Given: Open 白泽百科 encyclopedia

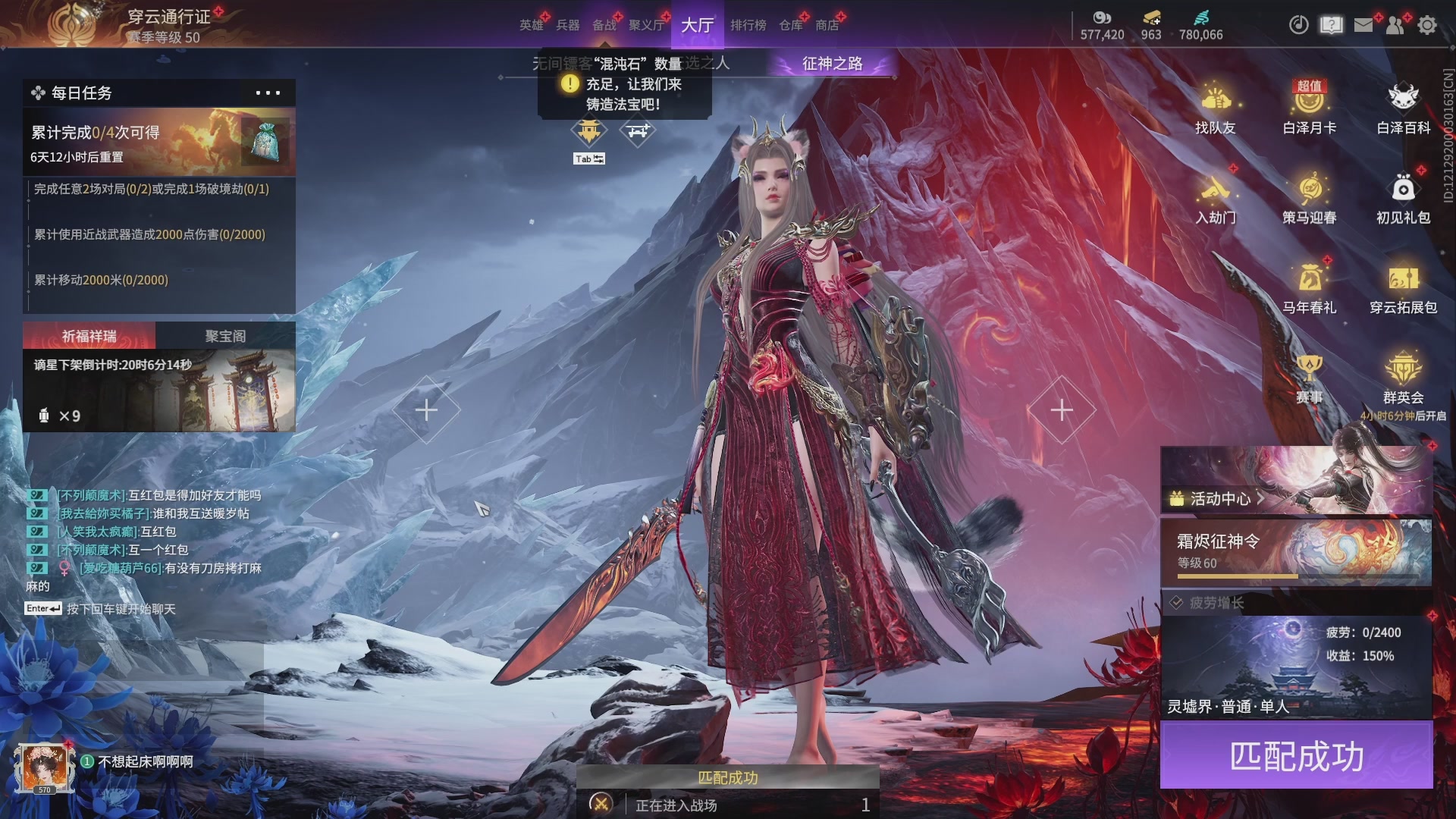Looking at the screenshot, I should pos(1403,108).
